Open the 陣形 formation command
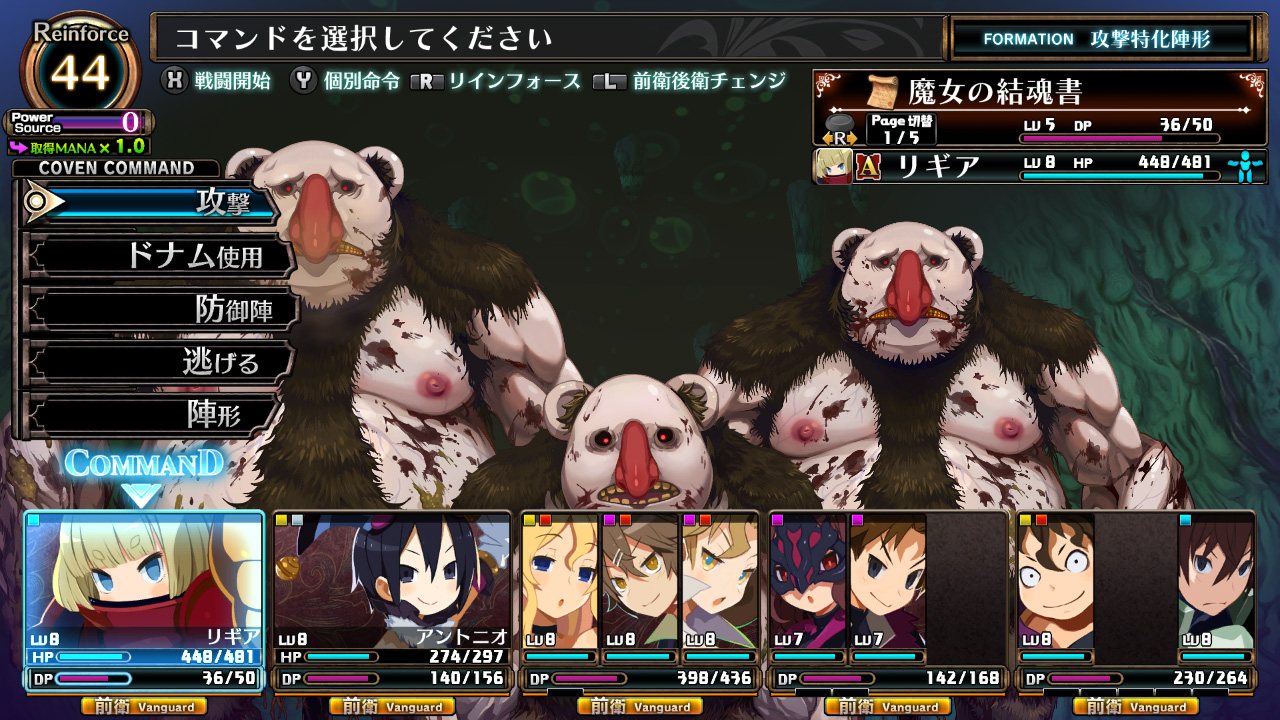The height and width of the screenshot is (720, 1280). (x=150, y=415)
